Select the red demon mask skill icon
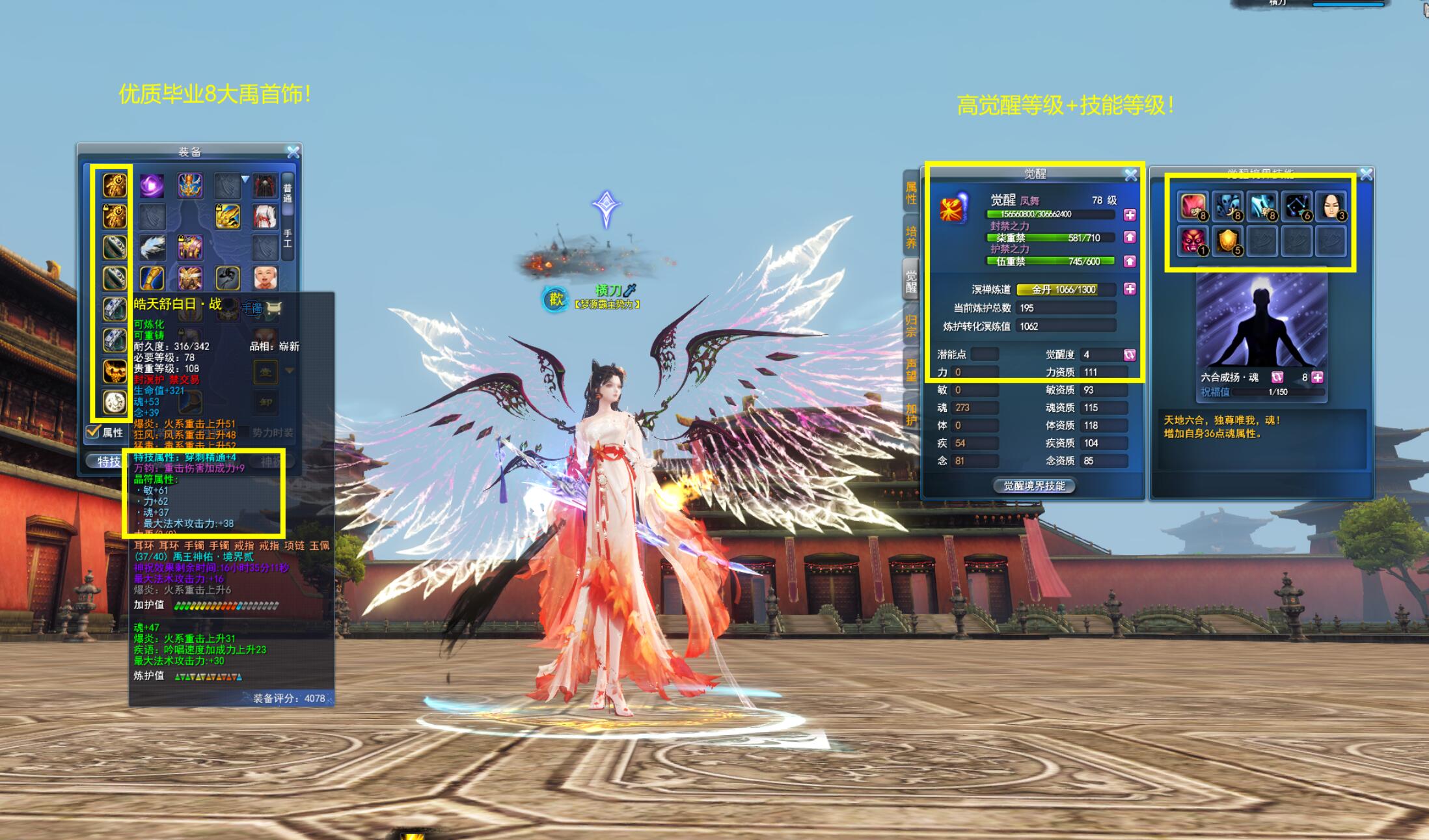This screenshot has height=840, width=1429. (x=1193, y=241)
